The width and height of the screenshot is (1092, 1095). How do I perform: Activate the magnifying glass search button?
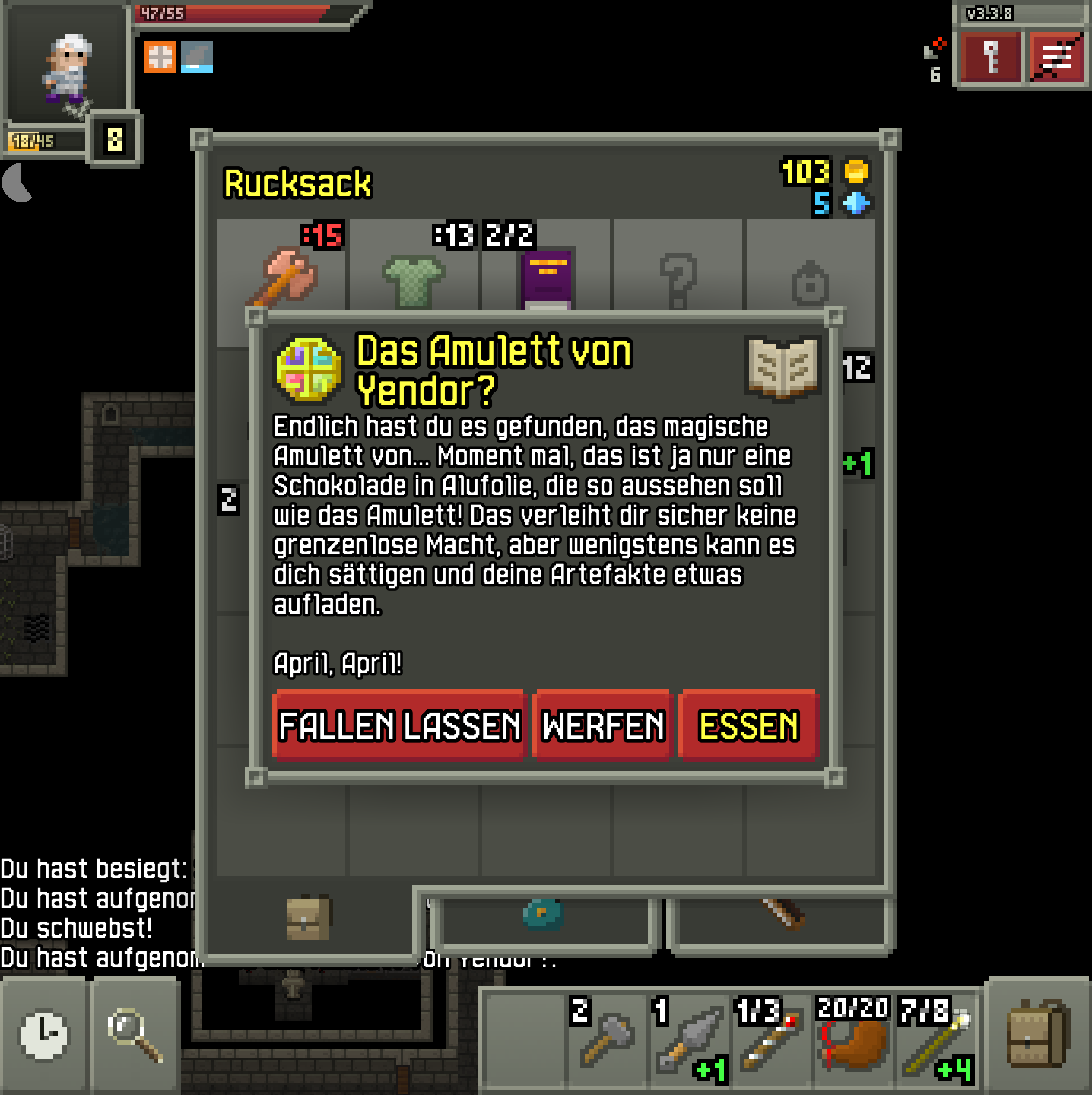(x=135, y=1036)
